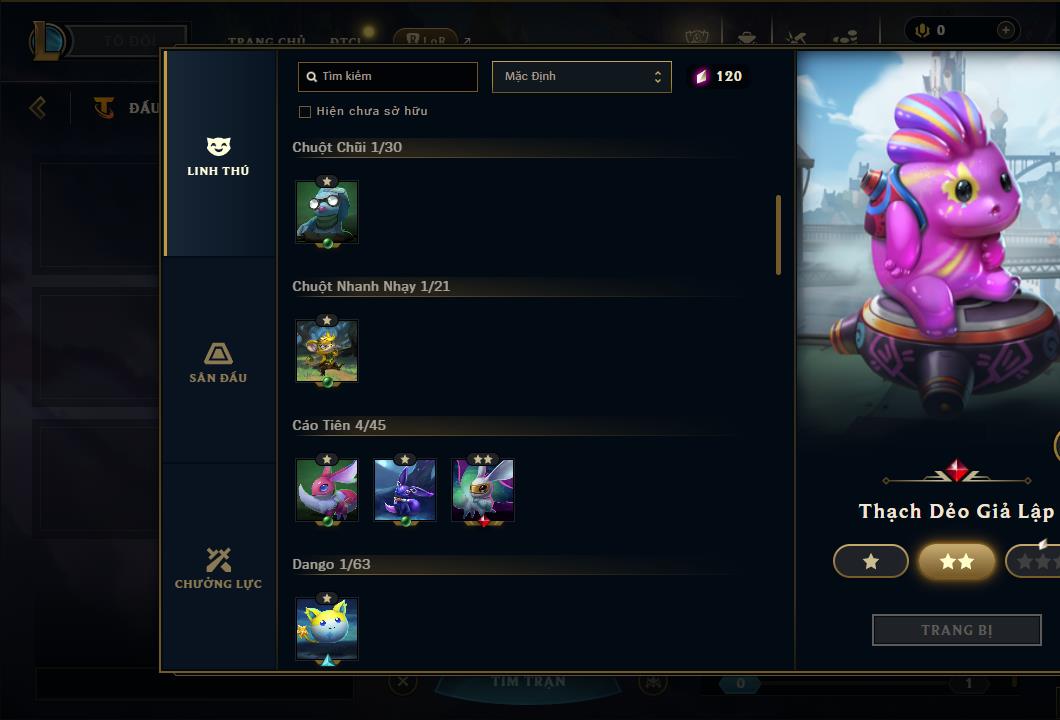Toggle the Hiện chưa sở hữu checkbox

pos(305,112)
